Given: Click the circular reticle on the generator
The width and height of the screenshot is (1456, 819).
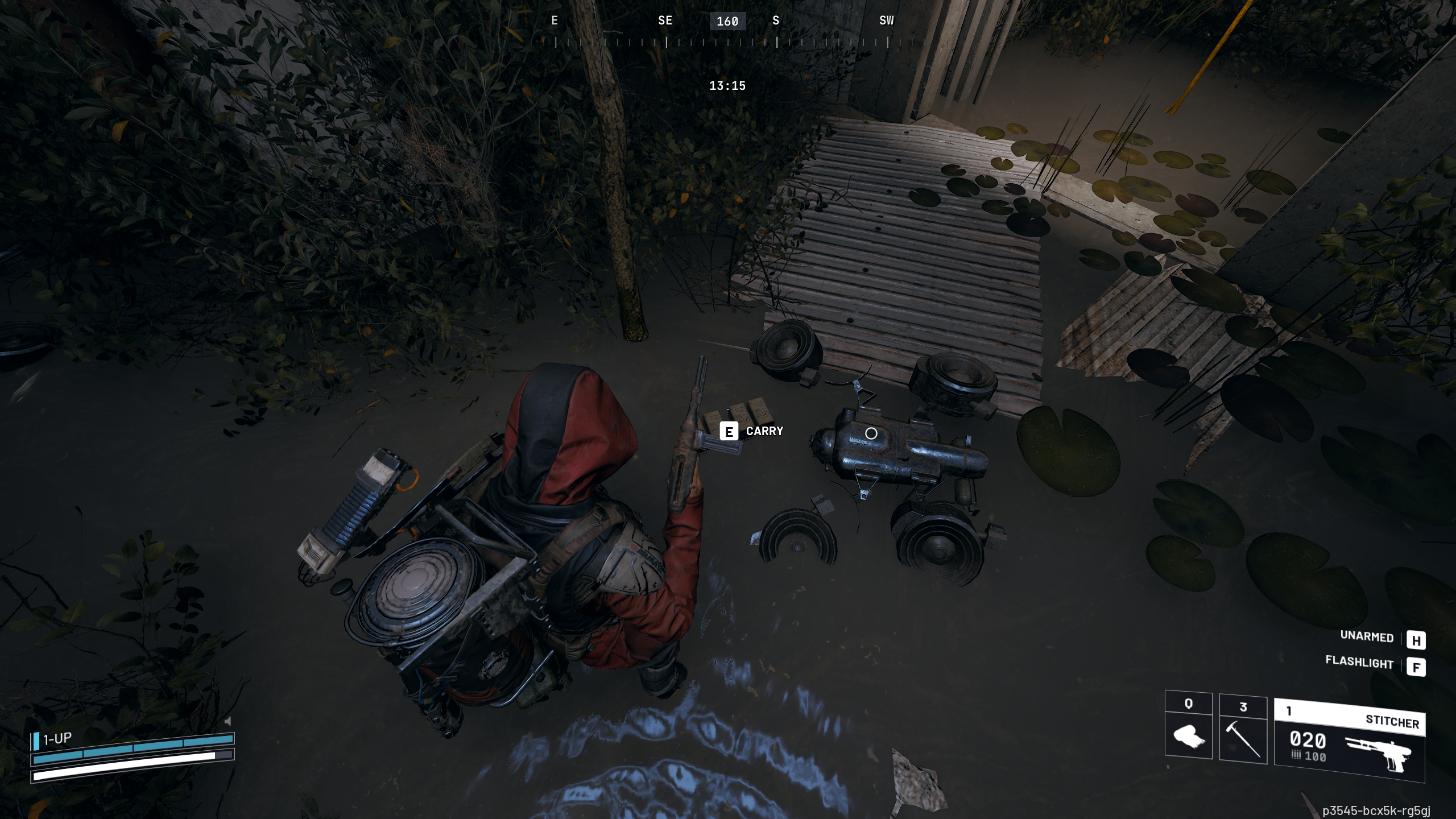Looking at the screenshot, I should [870, 434].
